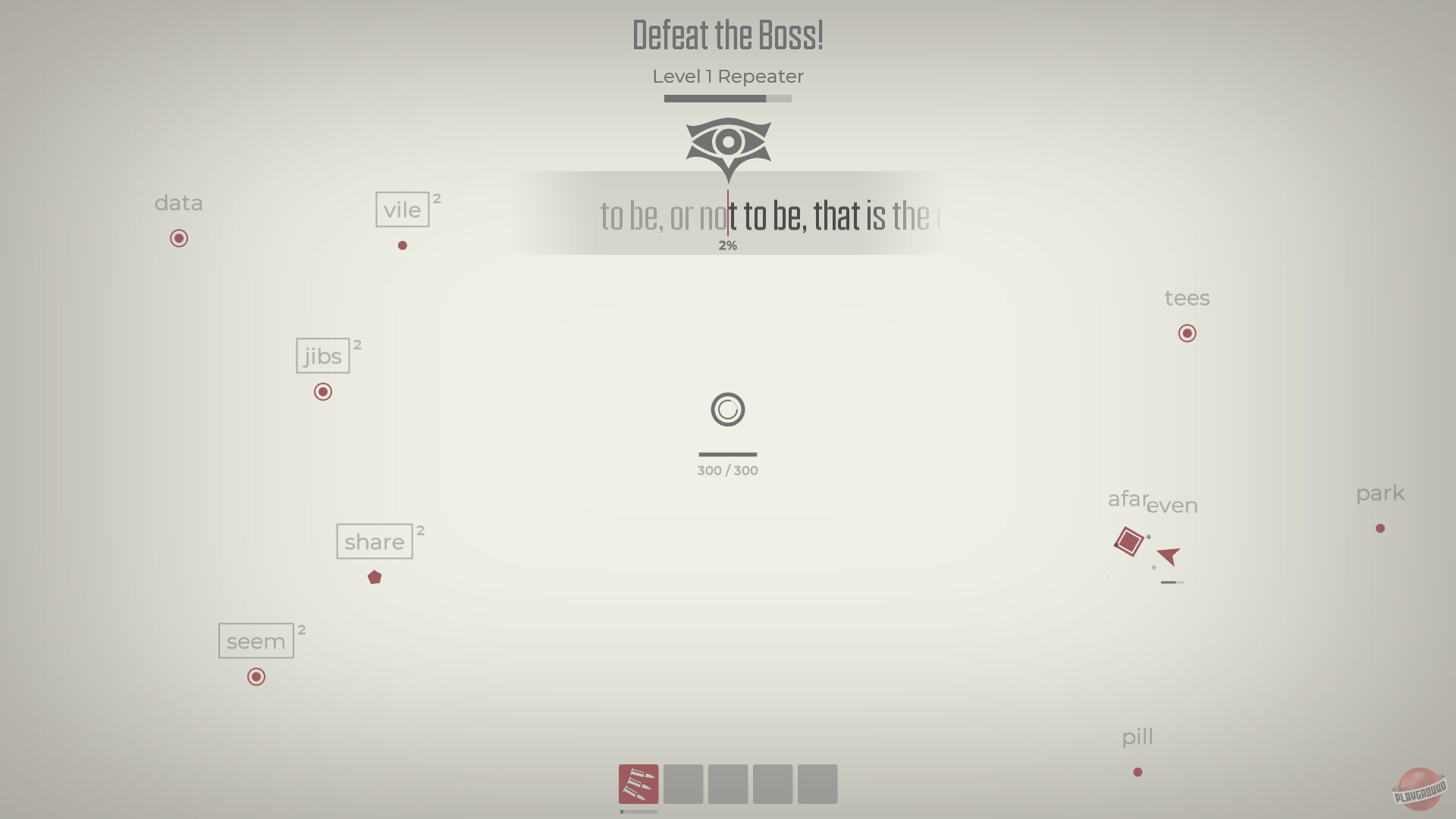The height and width of the screenshot is (819, 1456).
Task: Click the red bullet dot under 'tees'
Action: pos(1187,333)
